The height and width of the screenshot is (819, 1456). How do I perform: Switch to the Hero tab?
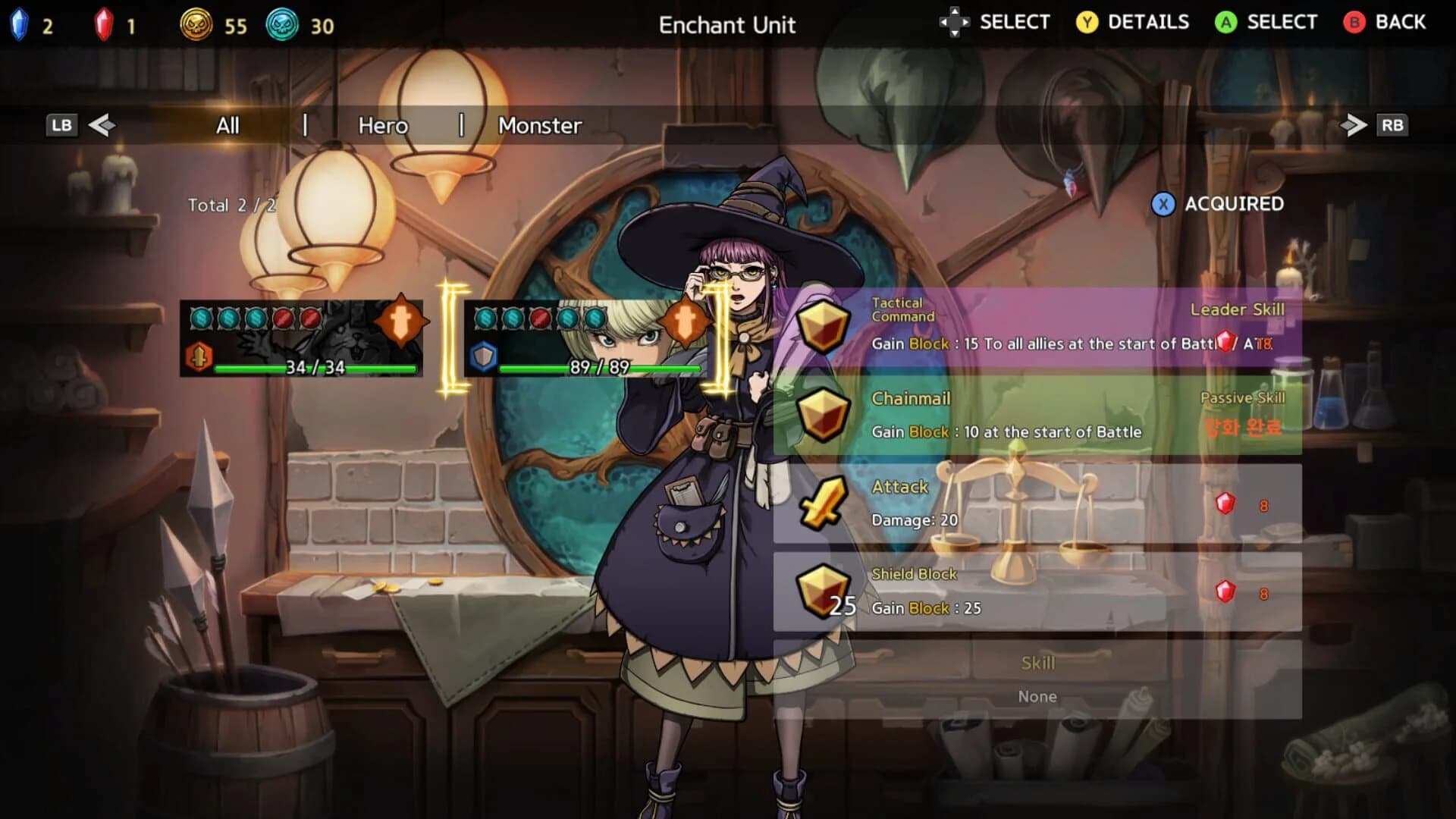(x=382, y=125)
